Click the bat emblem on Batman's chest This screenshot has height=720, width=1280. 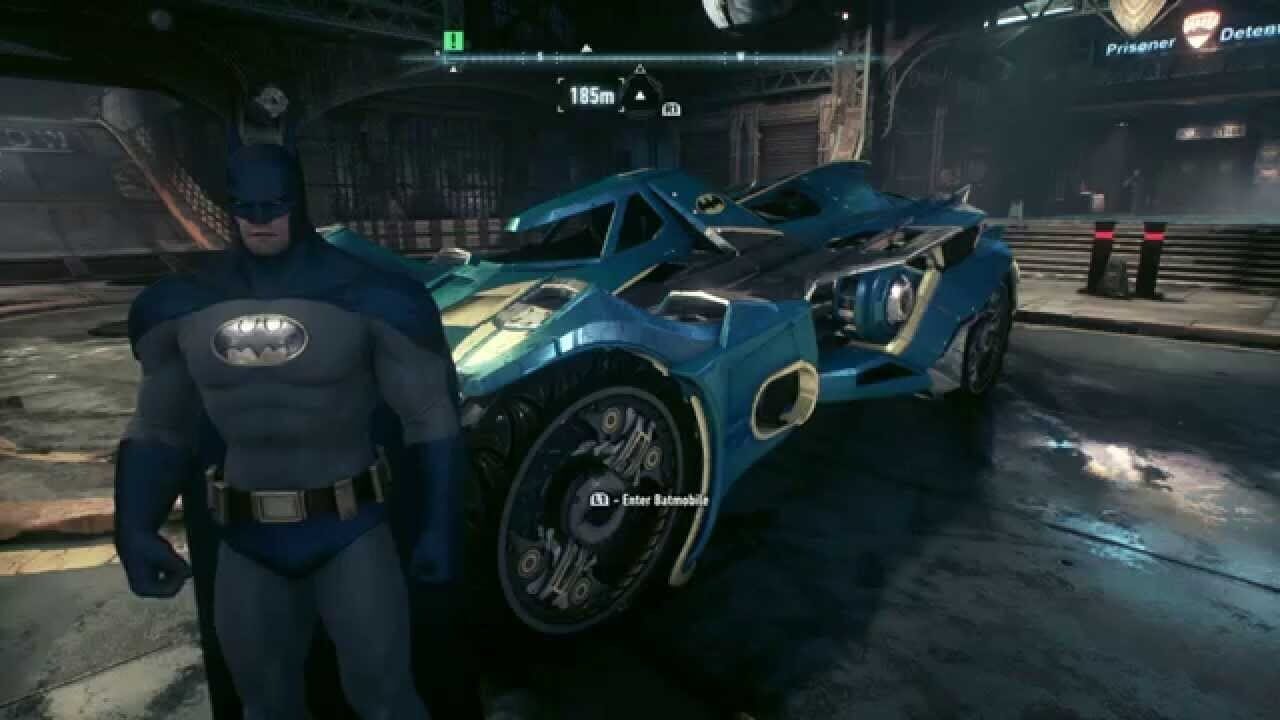coord(260,340)
